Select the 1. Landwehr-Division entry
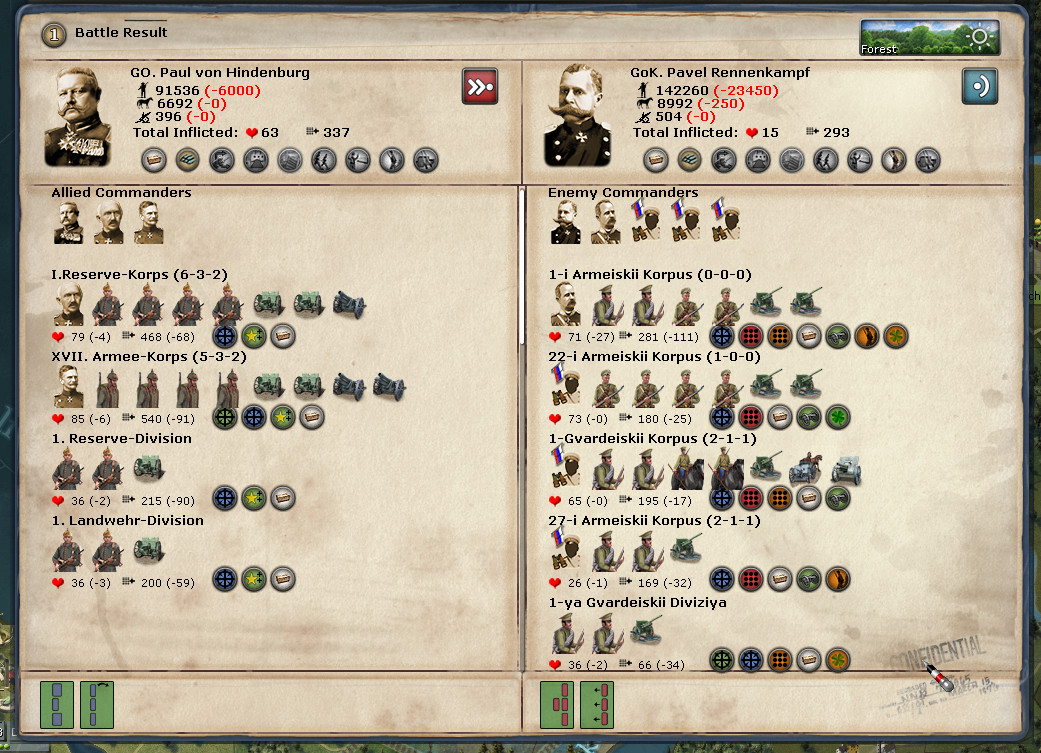1041x753 pixels. (x=127, y=520)
